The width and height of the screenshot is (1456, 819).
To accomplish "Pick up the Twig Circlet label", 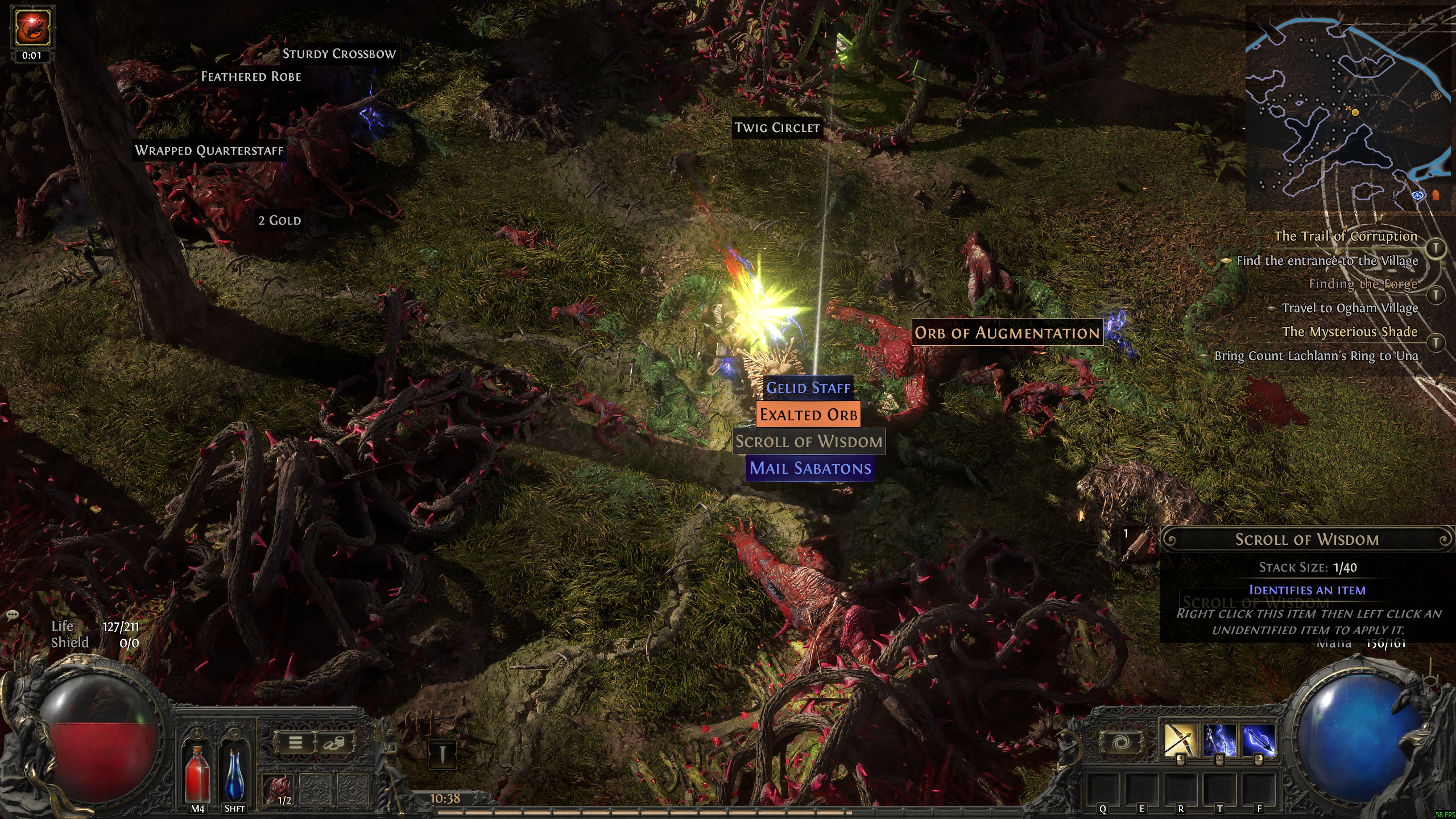I will (777, 128).
